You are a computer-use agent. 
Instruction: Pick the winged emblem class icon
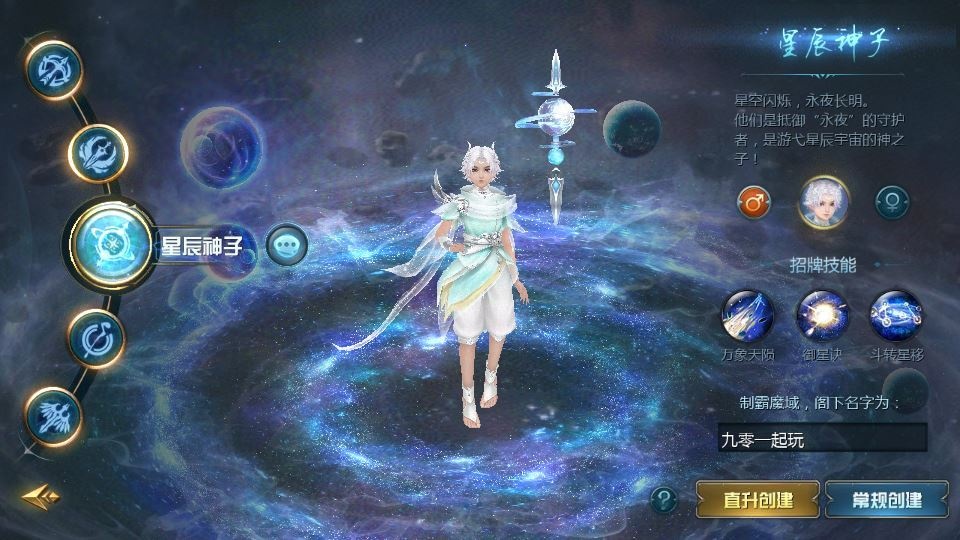tap(52, 415)
